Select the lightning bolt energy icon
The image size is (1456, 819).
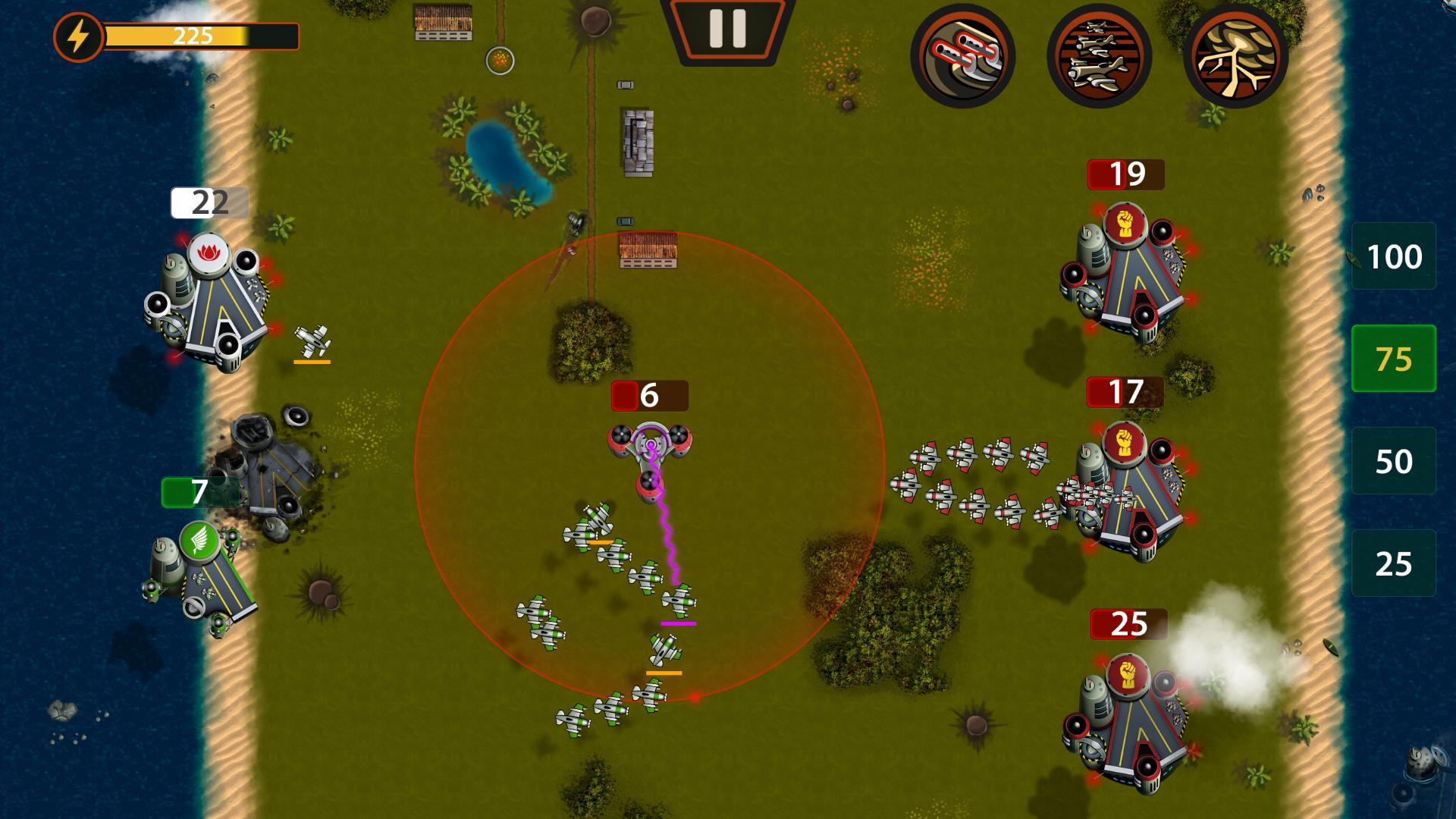78,35
